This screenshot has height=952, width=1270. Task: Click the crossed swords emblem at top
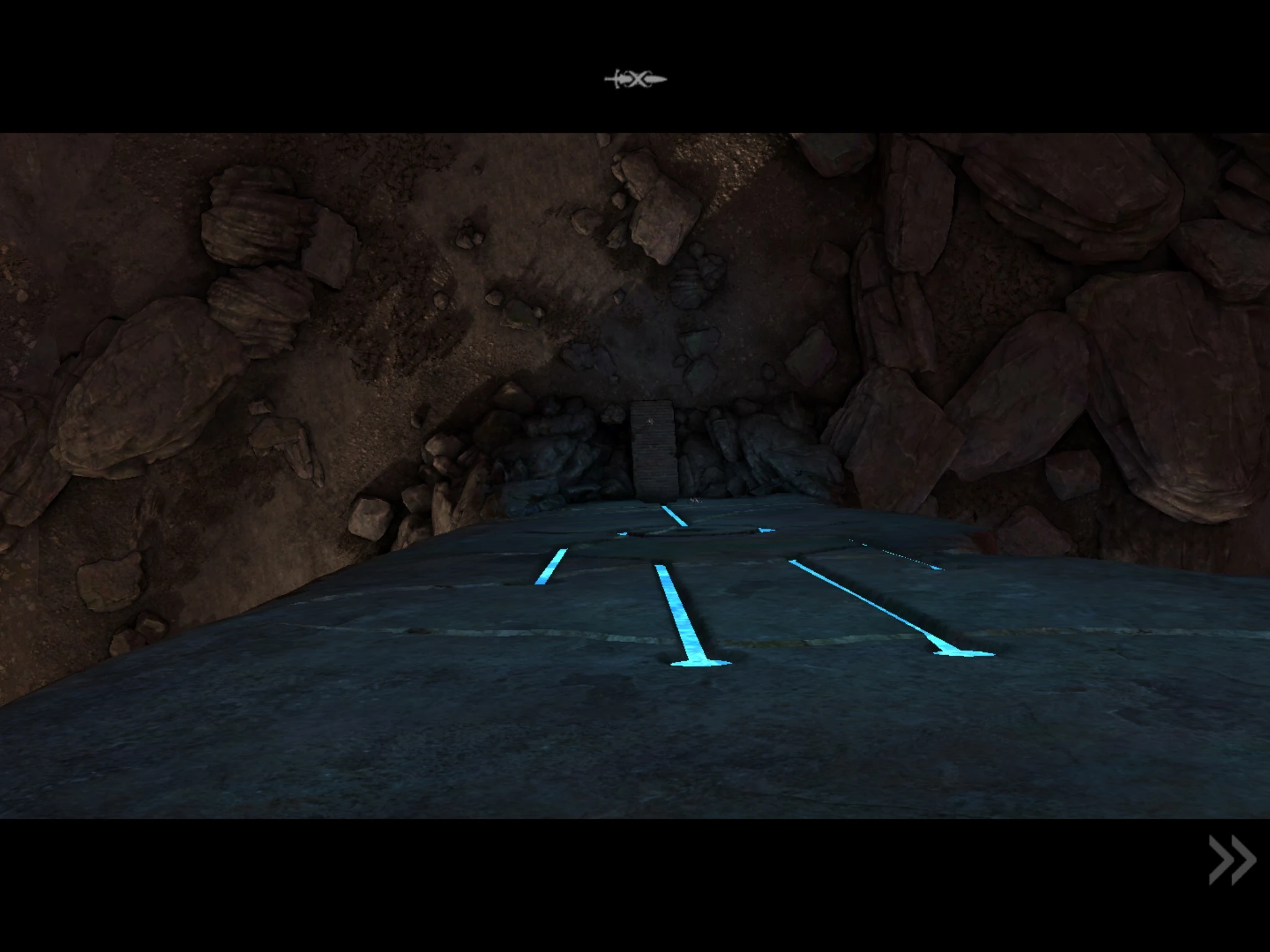pos(635,79)
